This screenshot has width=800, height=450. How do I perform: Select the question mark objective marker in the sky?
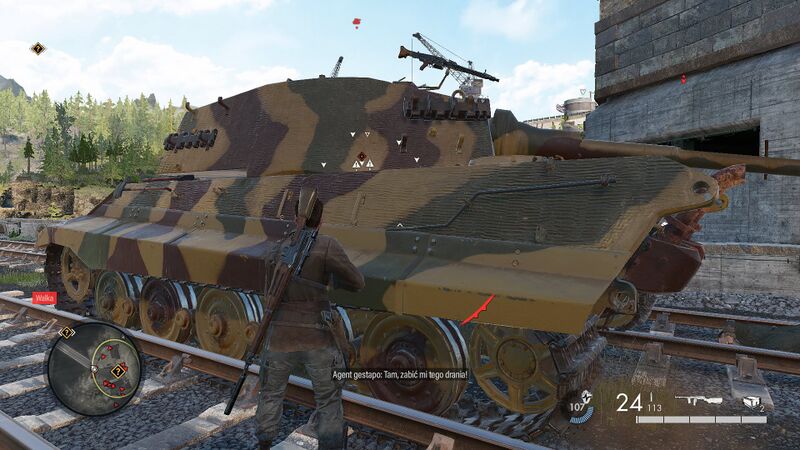coord(38,48)
